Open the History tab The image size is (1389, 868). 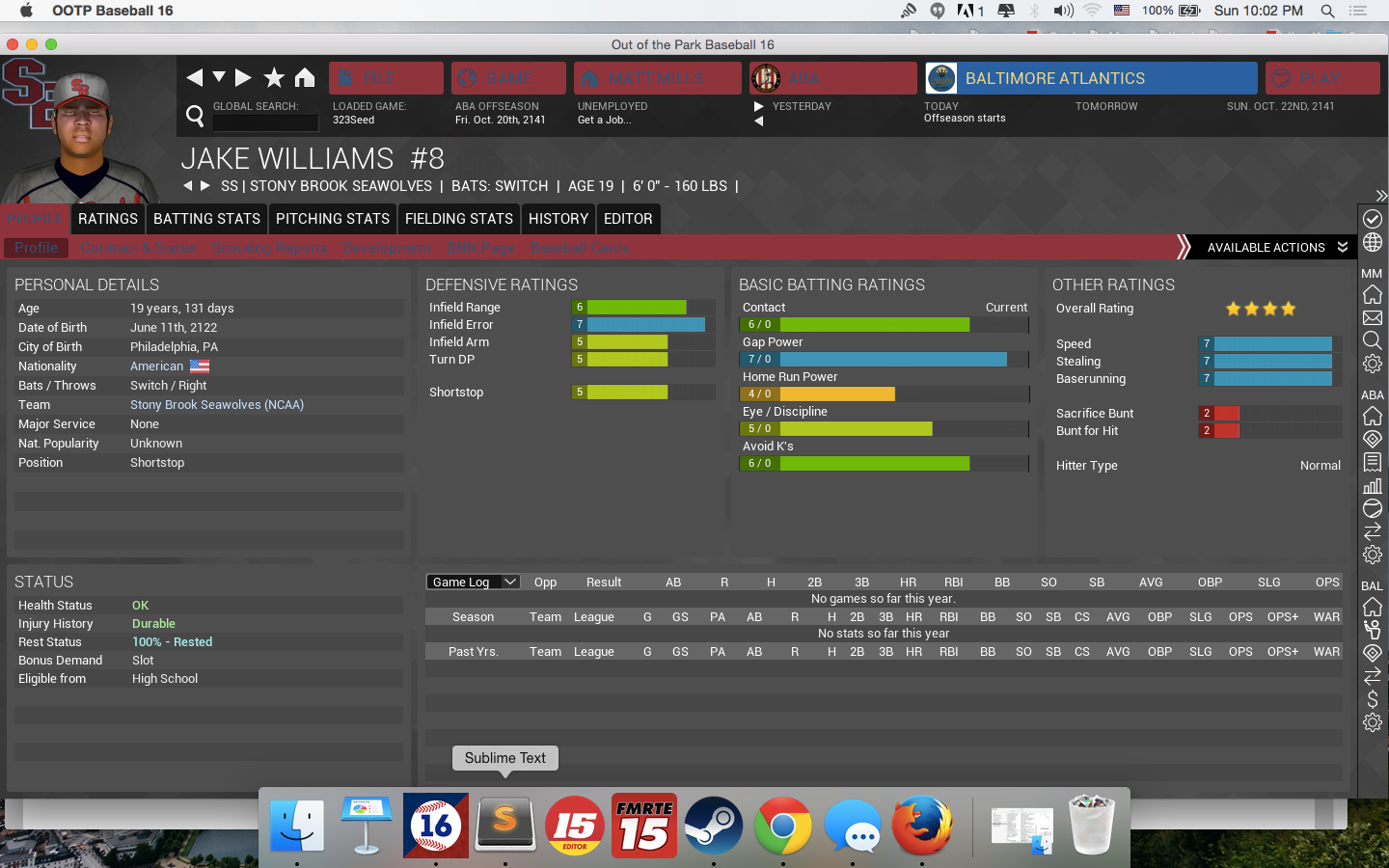pyautogui.click(x=558, y=219)
